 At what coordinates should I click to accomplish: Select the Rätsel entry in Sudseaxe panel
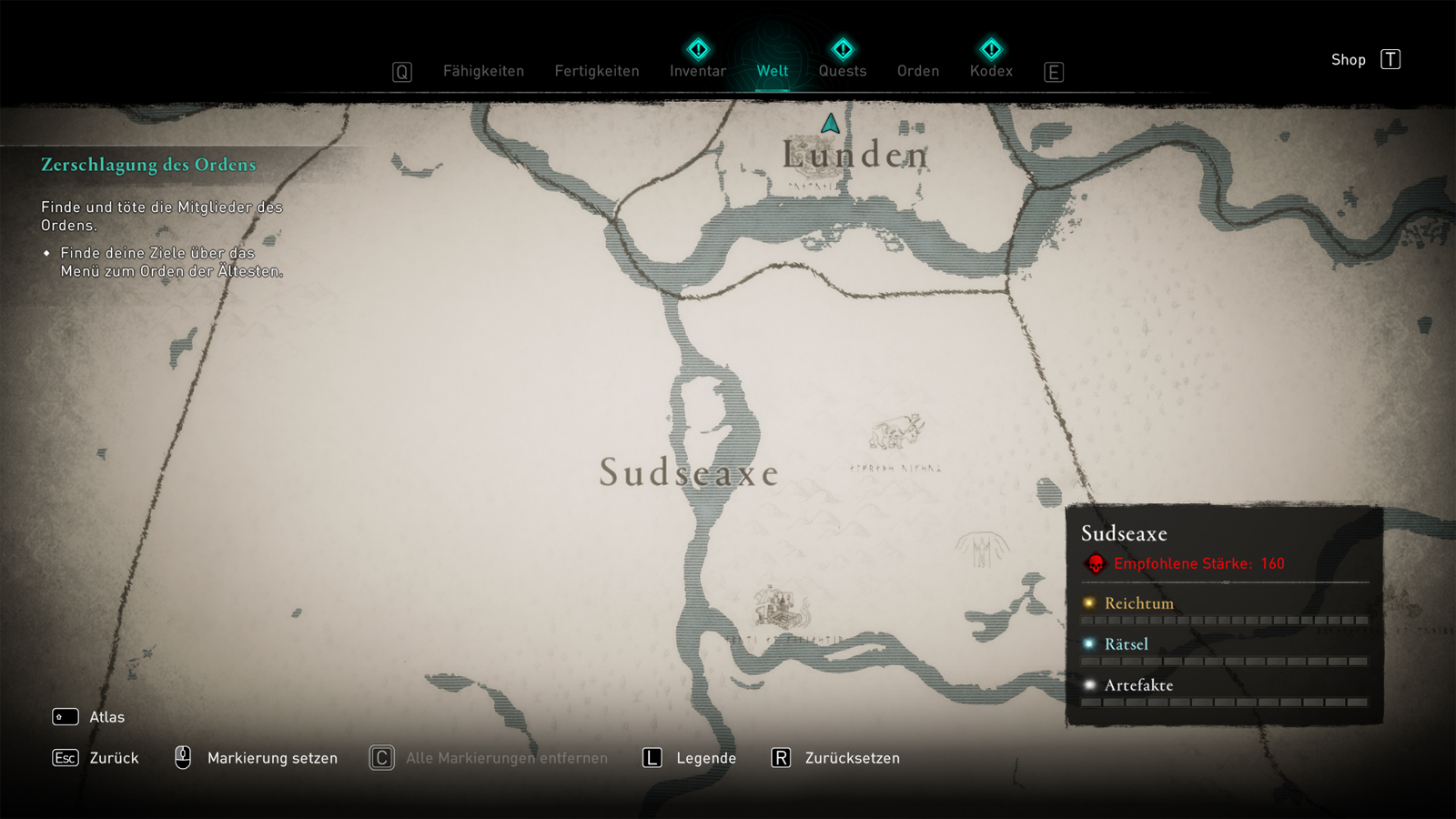tap(1126, 644)
